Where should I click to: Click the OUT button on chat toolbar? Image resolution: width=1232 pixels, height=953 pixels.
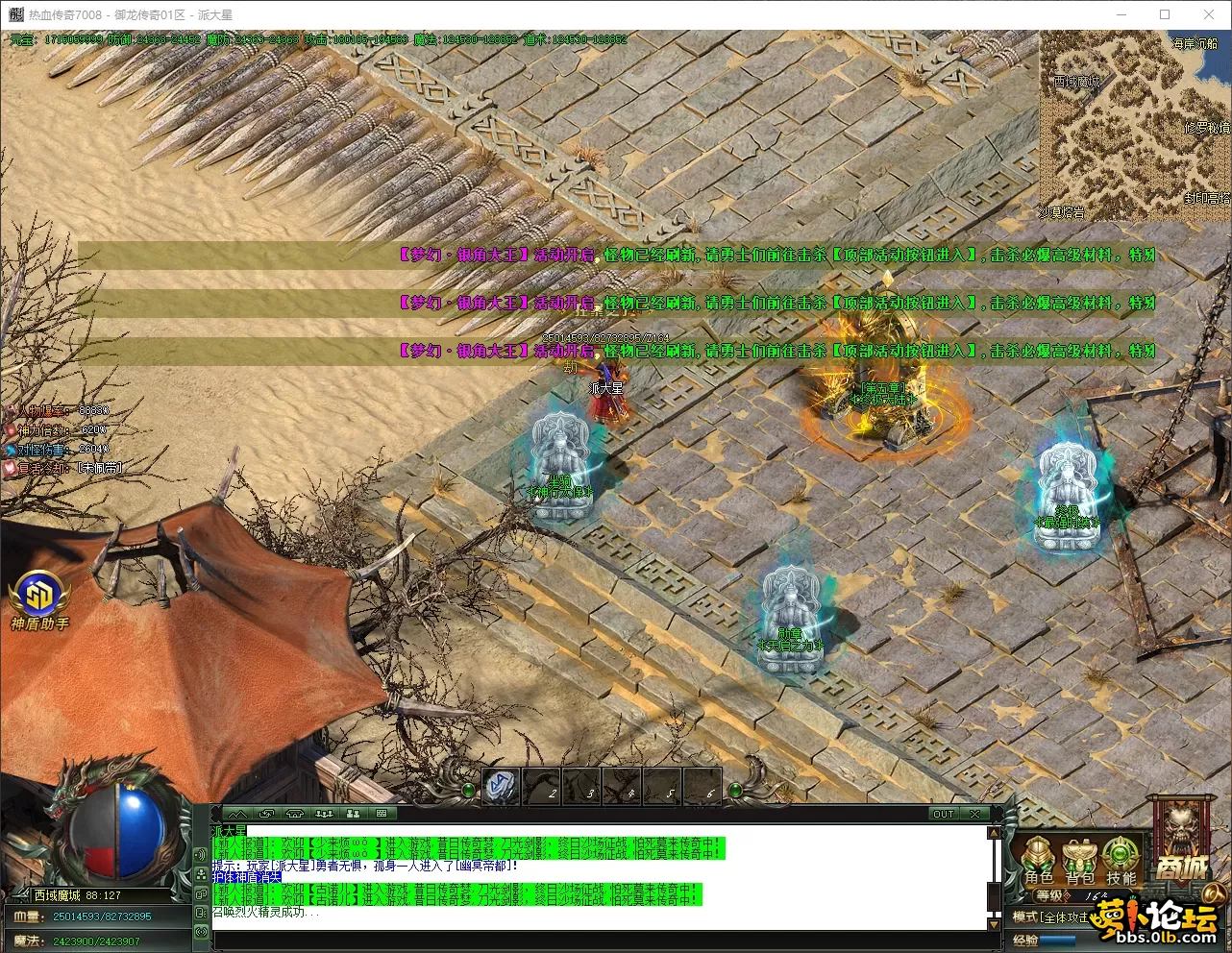pos(944,814)
